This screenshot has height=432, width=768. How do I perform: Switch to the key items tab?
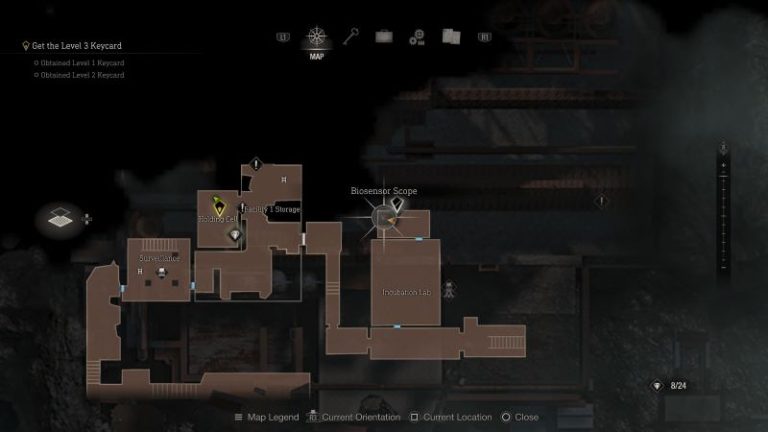point(351,37)
